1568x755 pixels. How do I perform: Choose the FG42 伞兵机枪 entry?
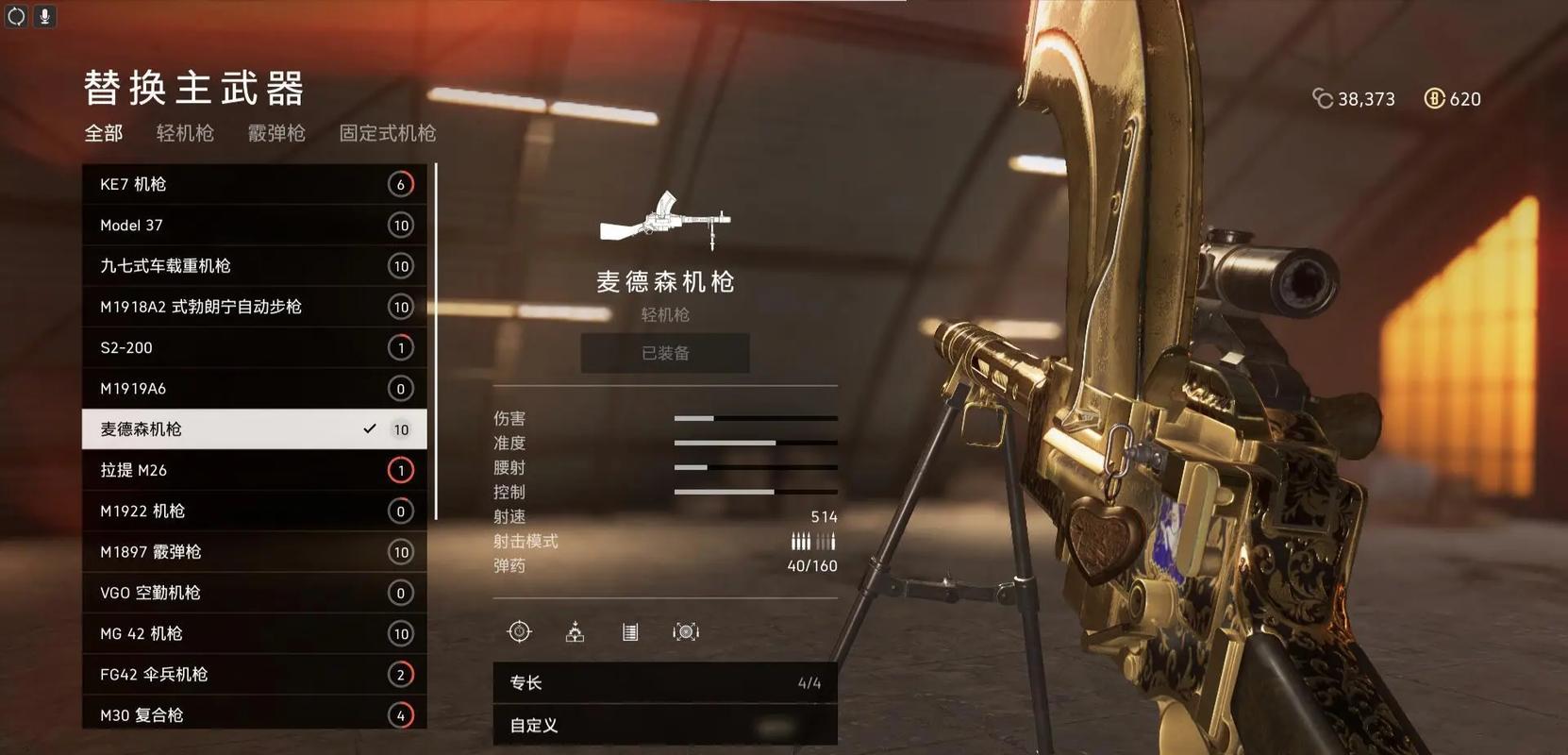coord(254,674)
